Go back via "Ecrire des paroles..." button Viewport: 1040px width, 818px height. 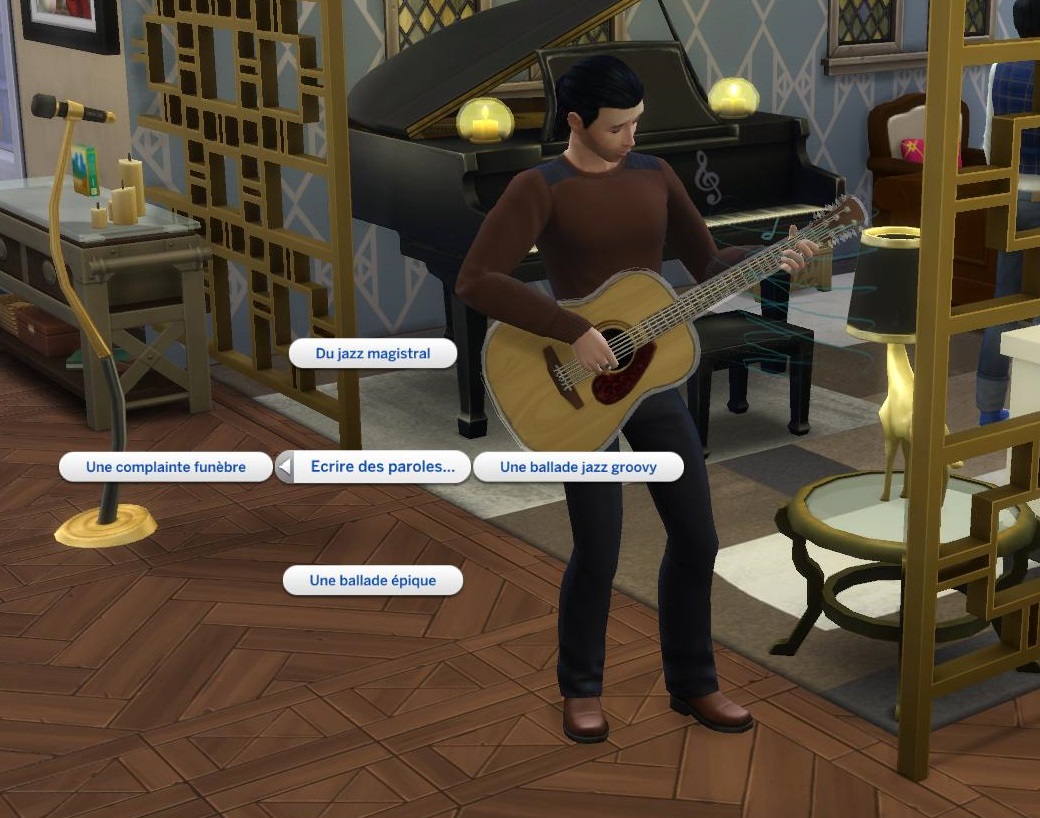pos(372,467)
